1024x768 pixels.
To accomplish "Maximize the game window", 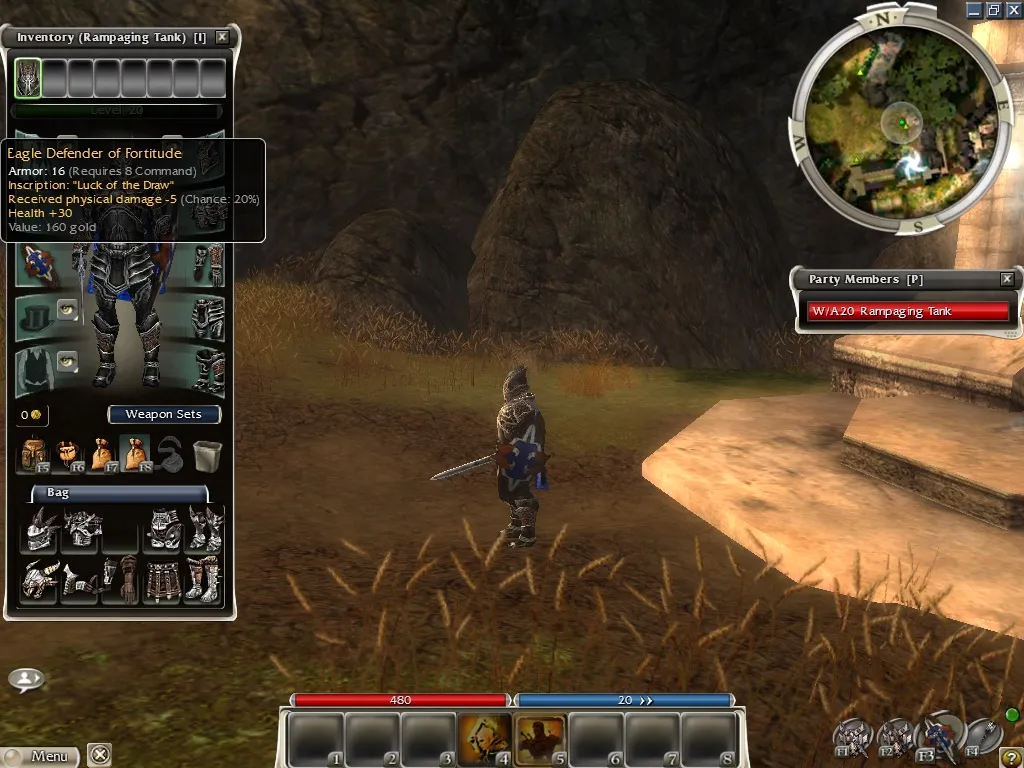I will (x=993, y=9).
